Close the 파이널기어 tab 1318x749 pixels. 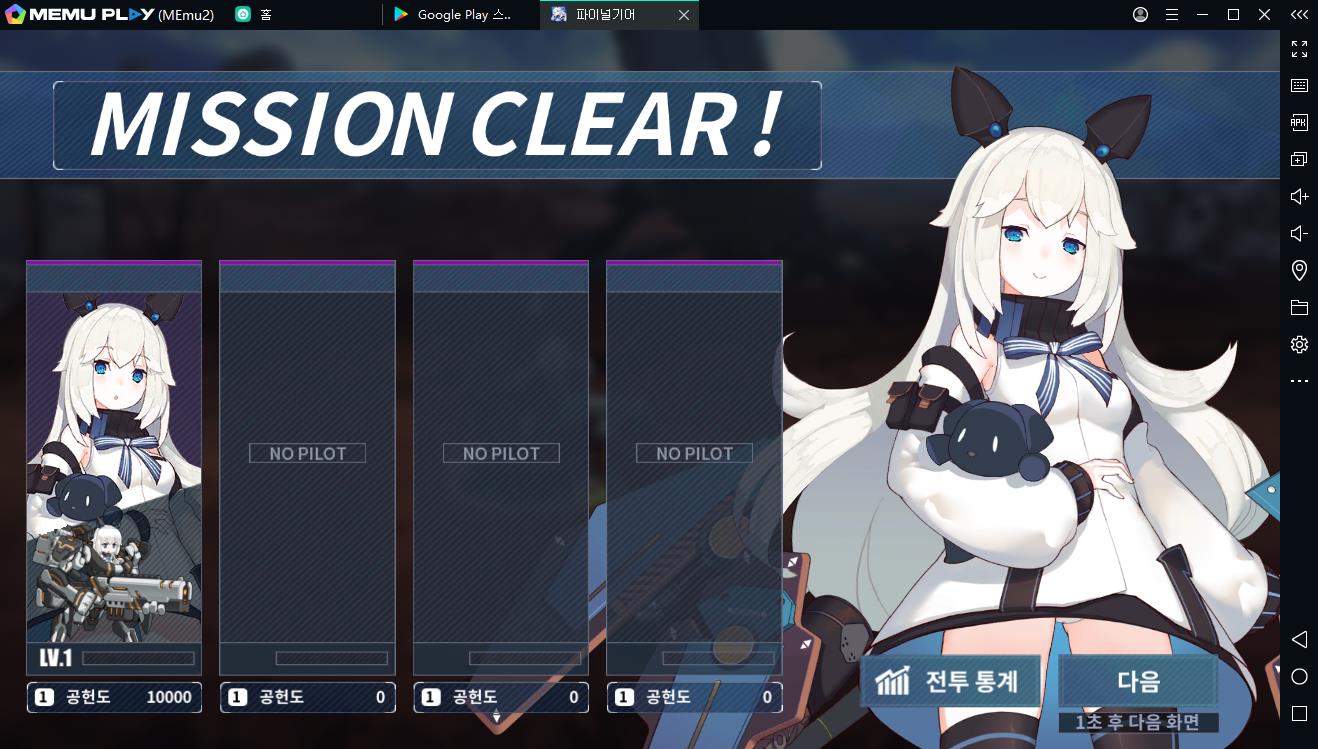coord(684,15)
